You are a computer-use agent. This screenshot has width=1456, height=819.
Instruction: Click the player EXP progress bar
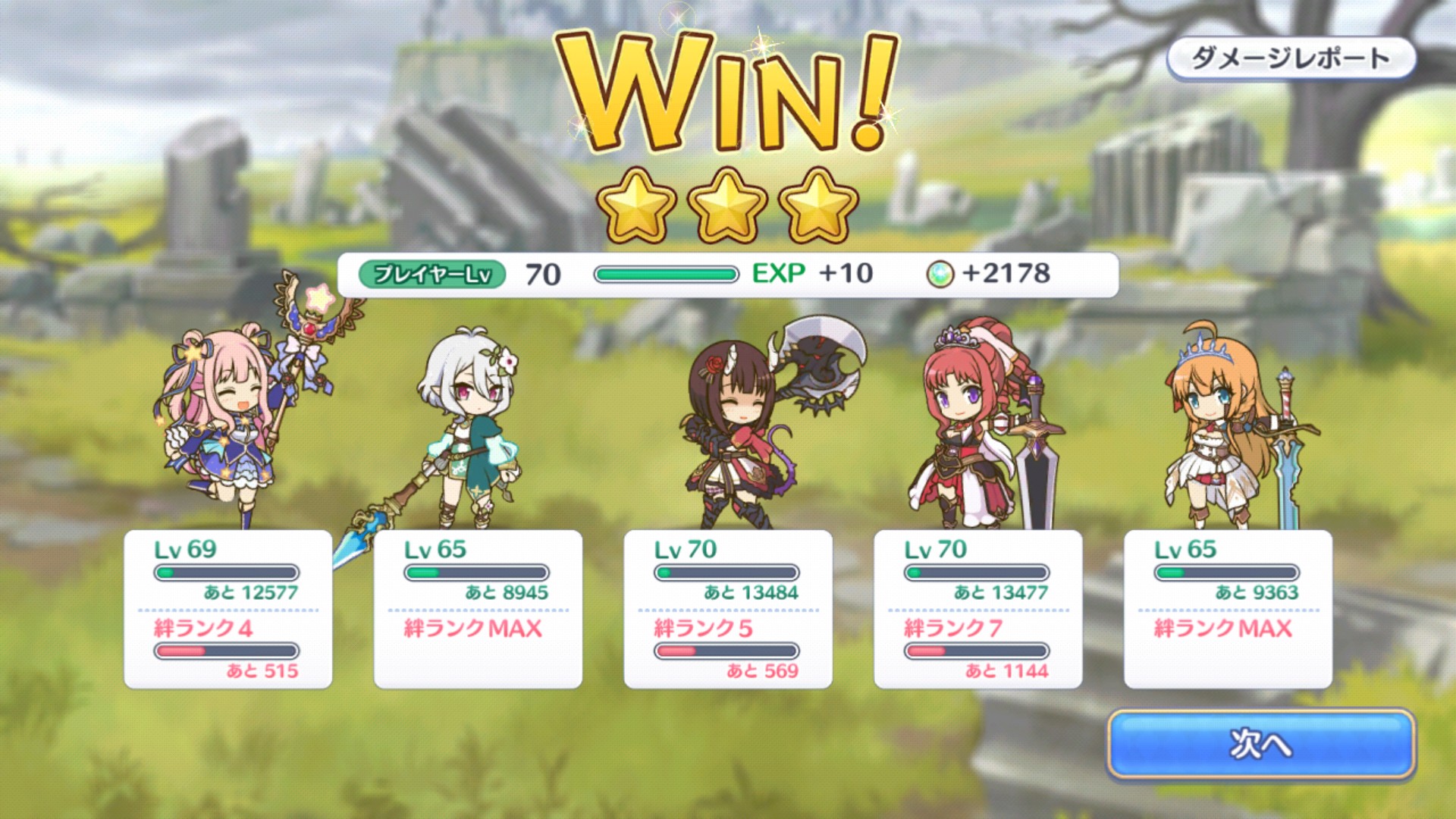(667, 275)
